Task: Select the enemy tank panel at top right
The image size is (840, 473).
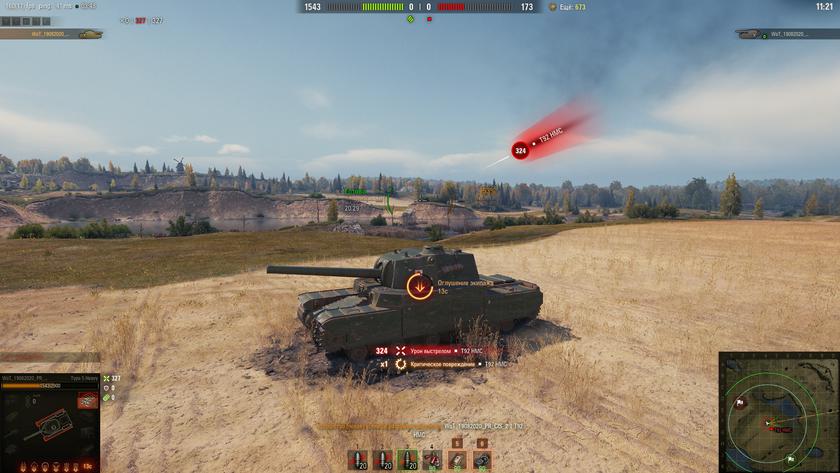Action: point(785,34)
